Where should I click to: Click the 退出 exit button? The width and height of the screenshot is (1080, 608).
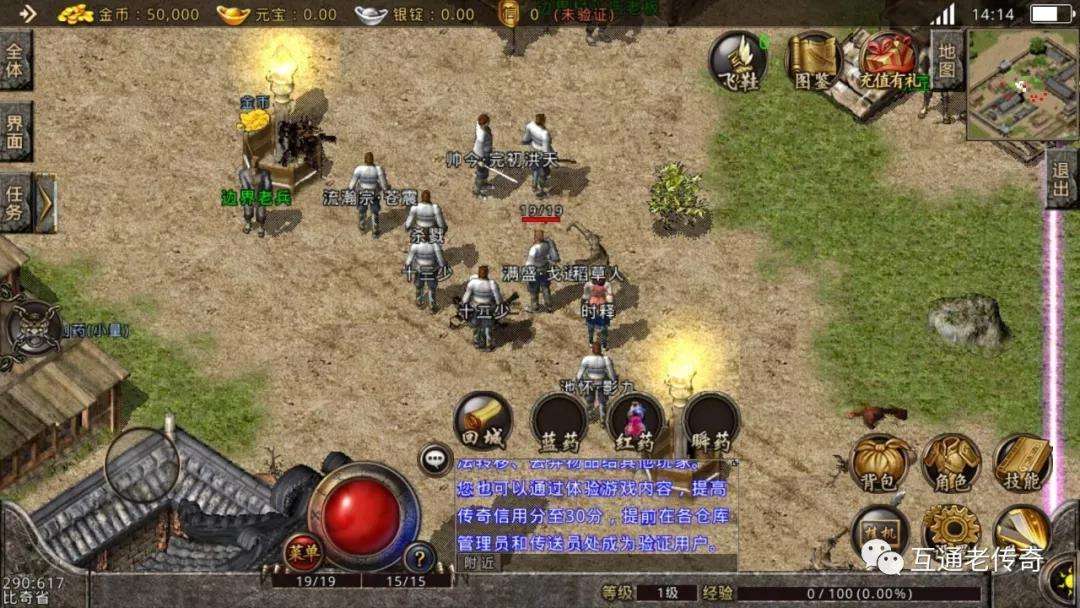click(x=1061, y=180)
